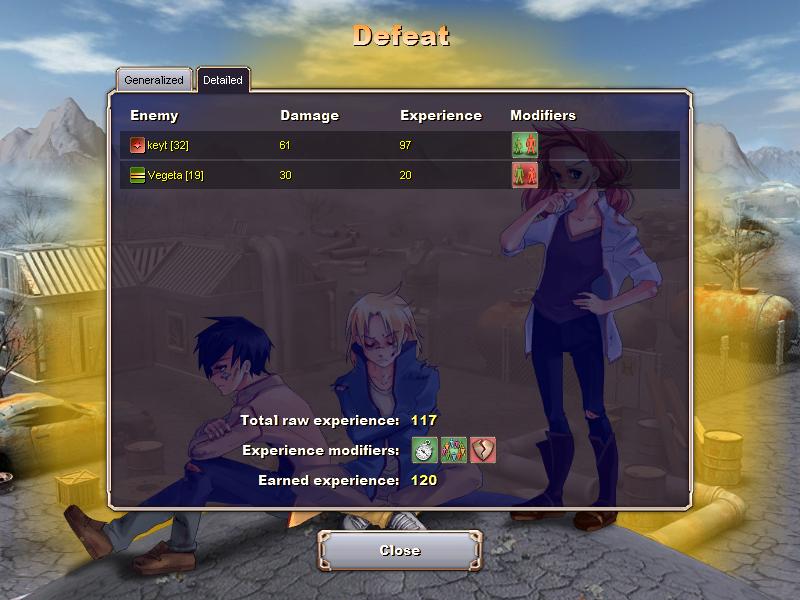
Task: Switch to the Generalized tab
Action: (154, 80)
